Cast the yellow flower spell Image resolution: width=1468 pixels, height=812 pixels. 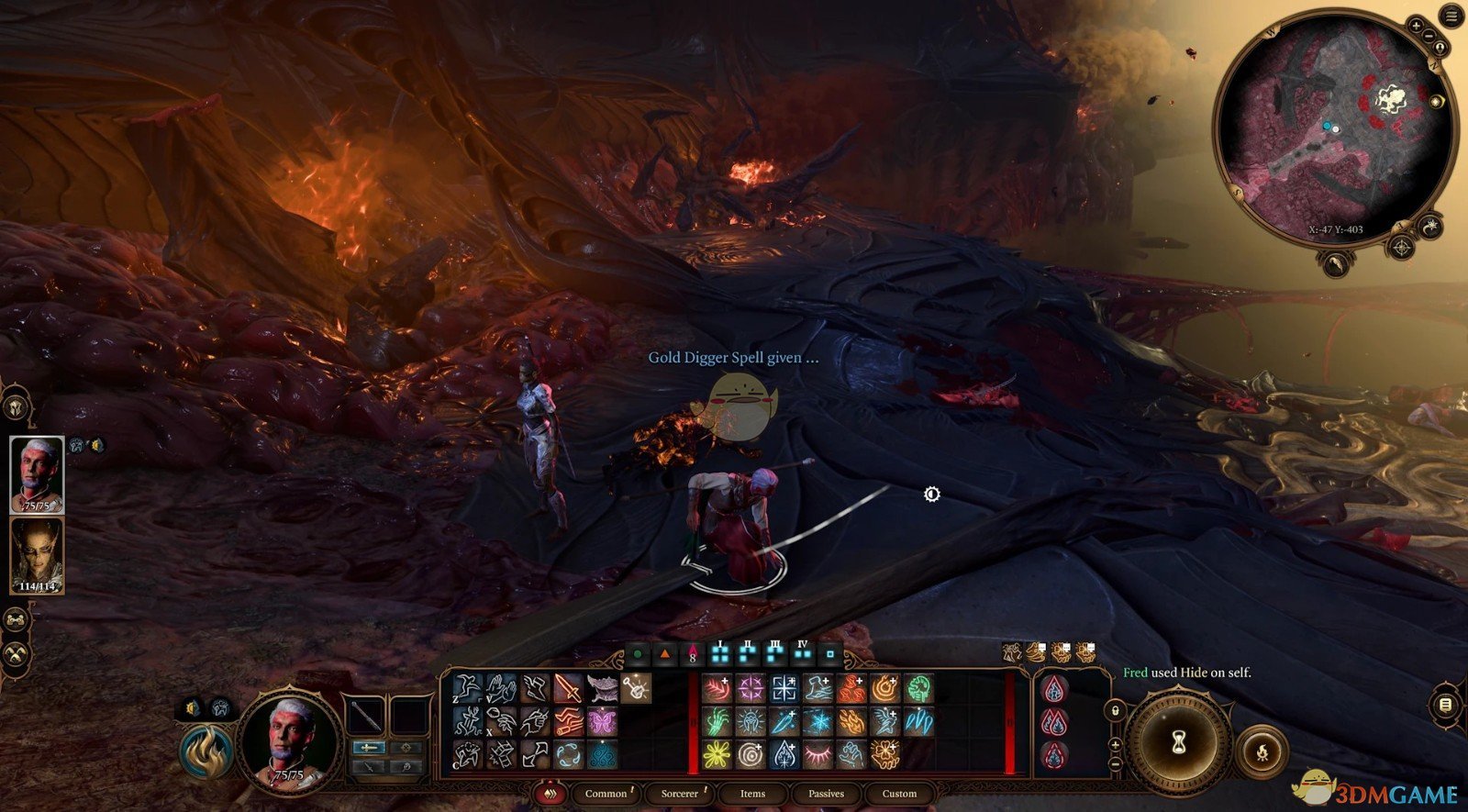coord(717,755)
